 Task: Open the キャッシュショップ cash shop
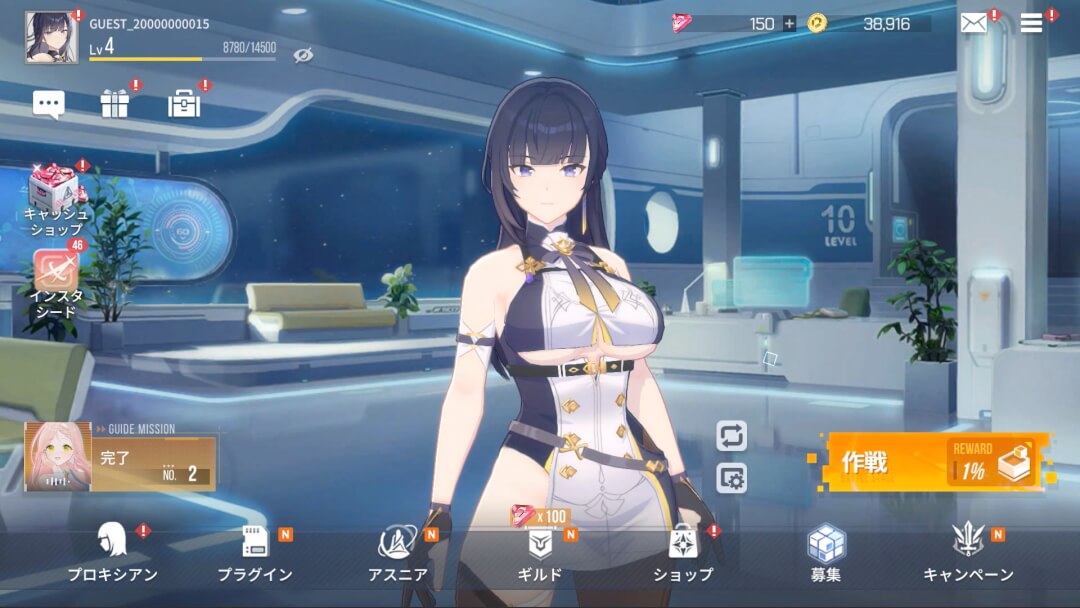54,197
